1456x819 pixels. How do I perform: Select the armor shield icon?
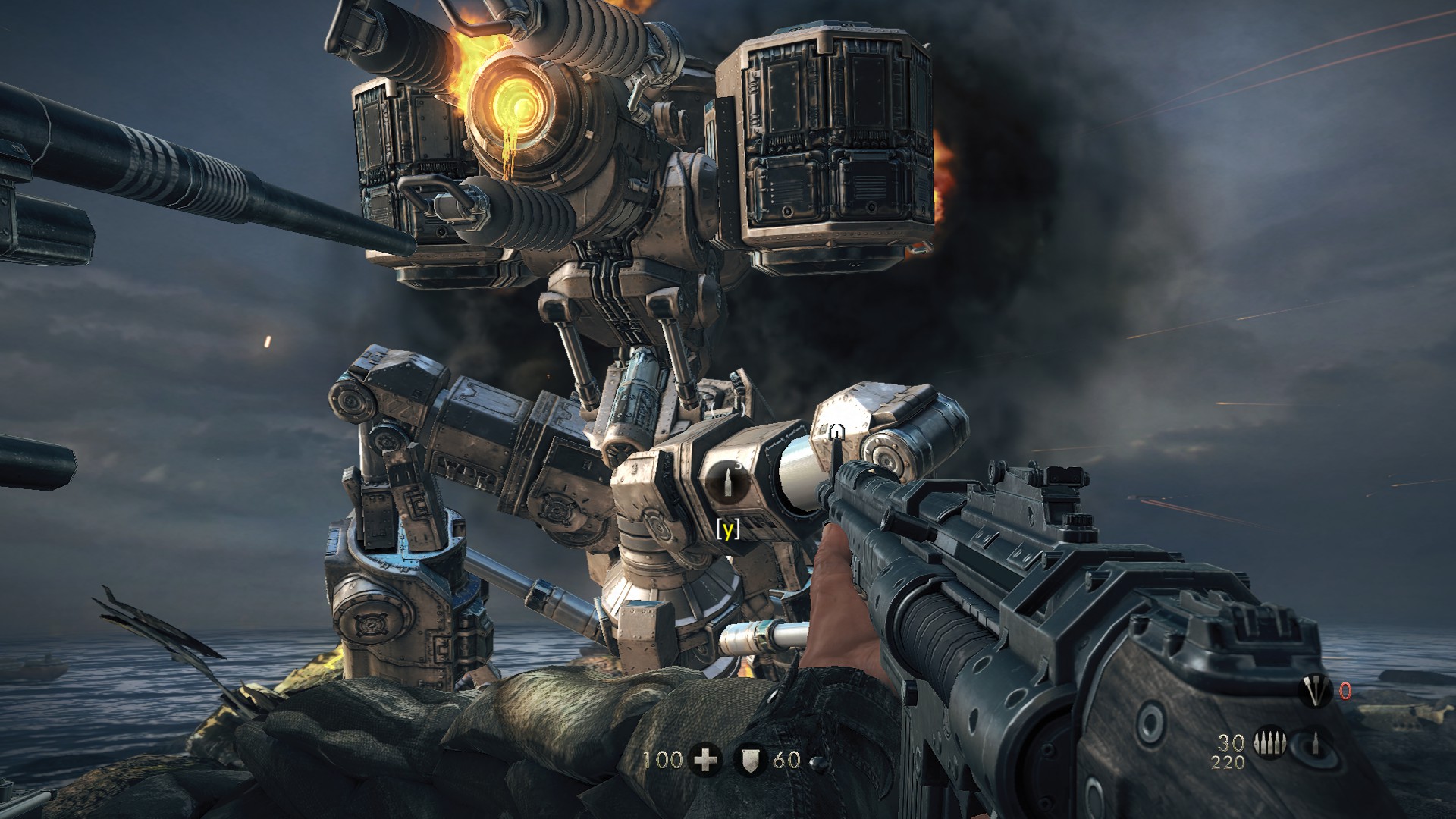(751, 761)
